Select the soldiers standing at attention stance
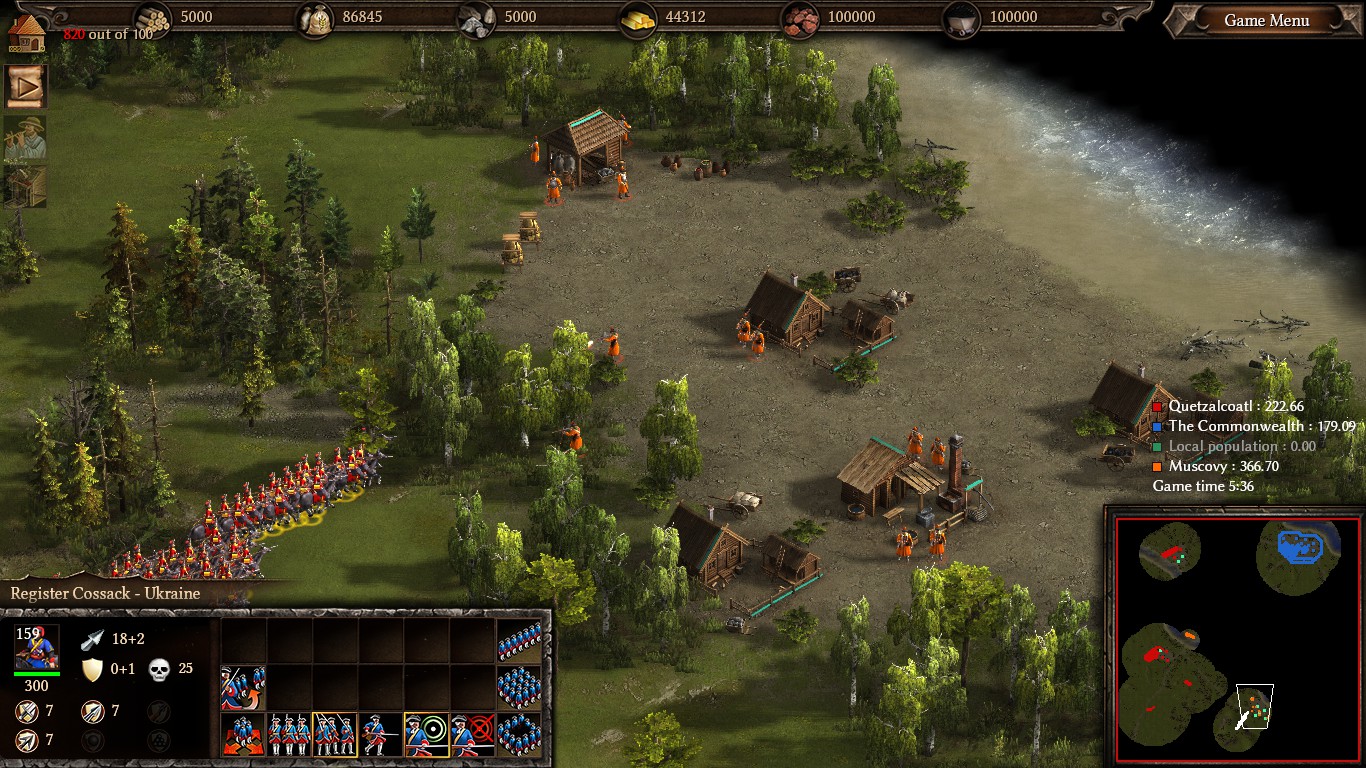 point(289,734)
